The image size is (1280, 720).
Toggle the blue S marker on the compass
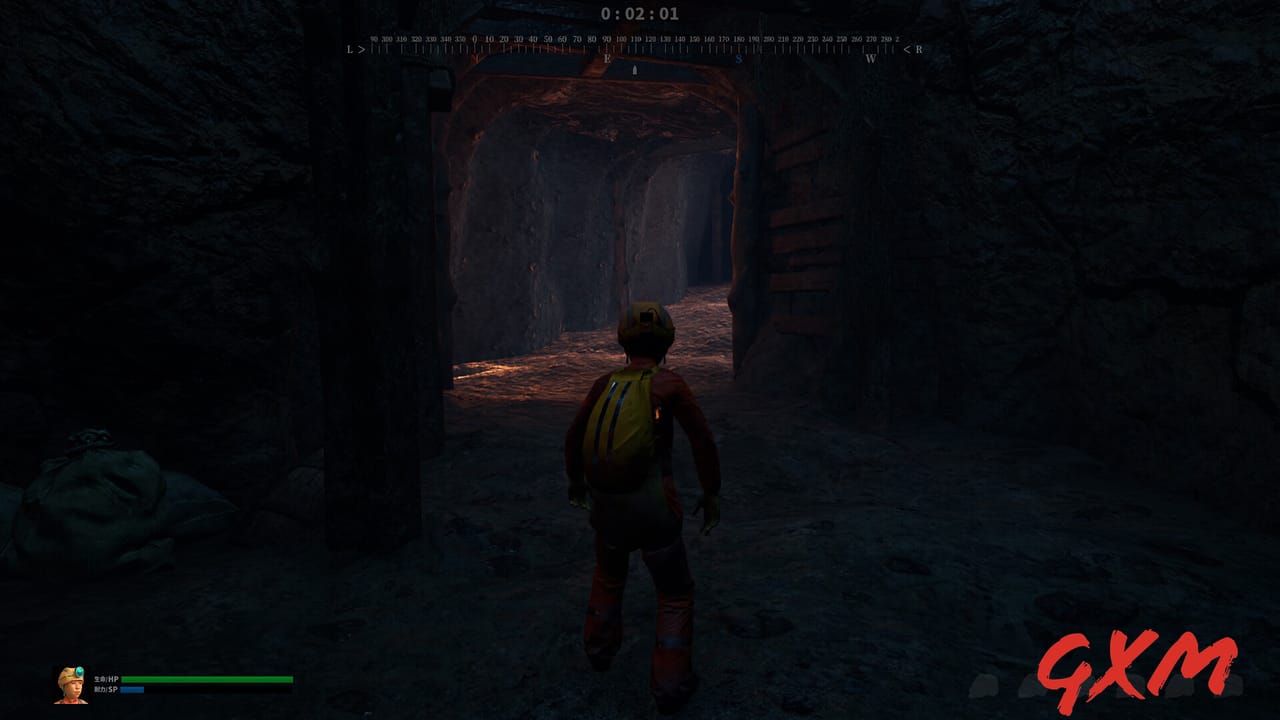pos(740,58)
